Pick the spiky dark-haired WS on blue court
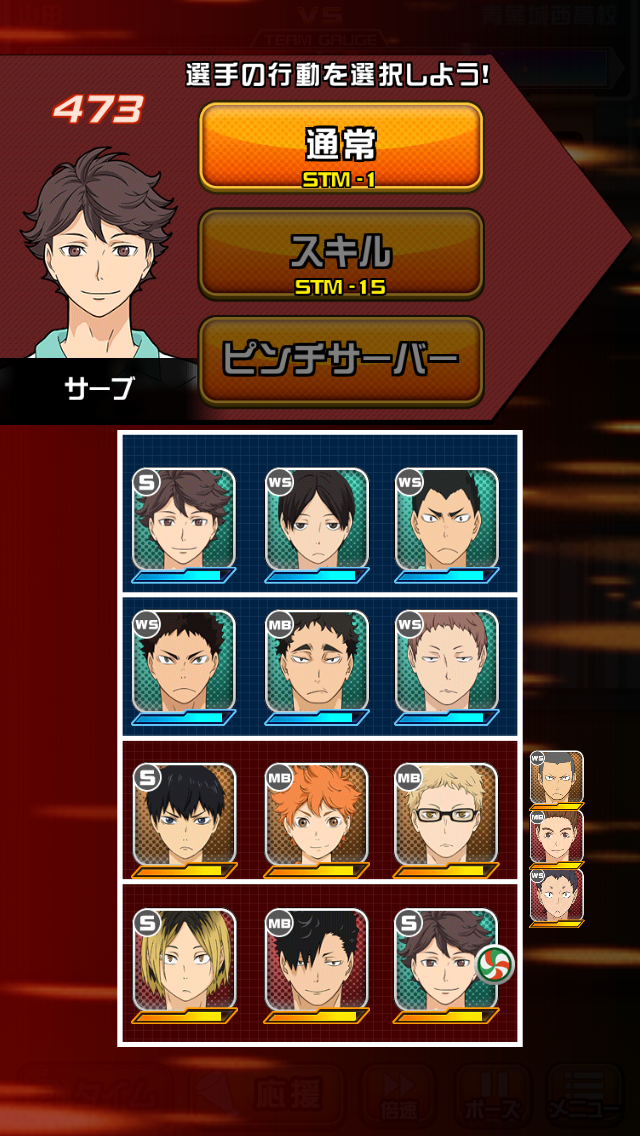The width and height of the screenshot is (640, 1136). [x=184, y=661]
